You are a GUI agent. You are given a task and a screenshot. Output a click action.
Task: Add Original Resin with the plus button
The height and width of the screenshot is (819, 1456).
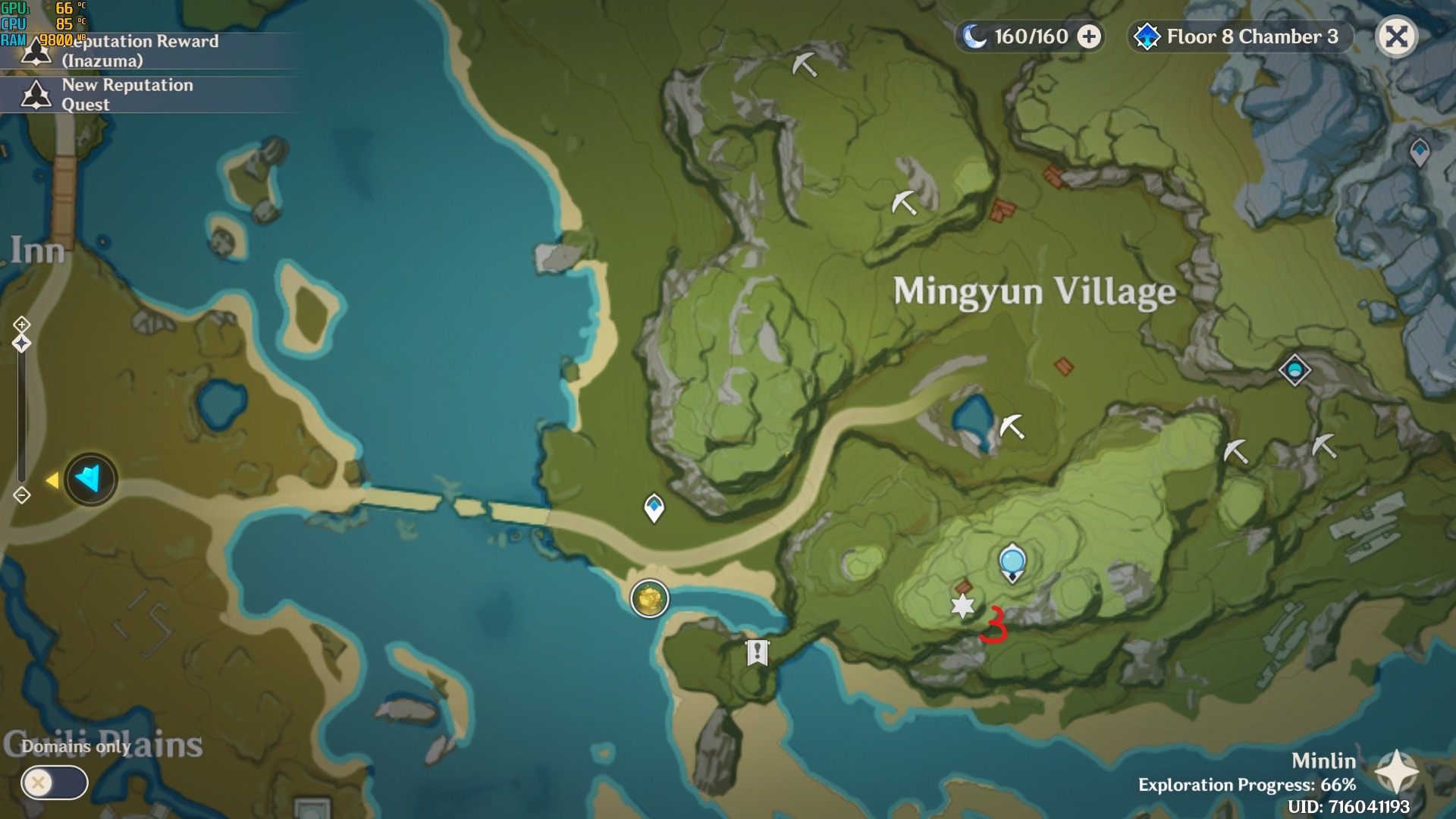(1089, 36)
